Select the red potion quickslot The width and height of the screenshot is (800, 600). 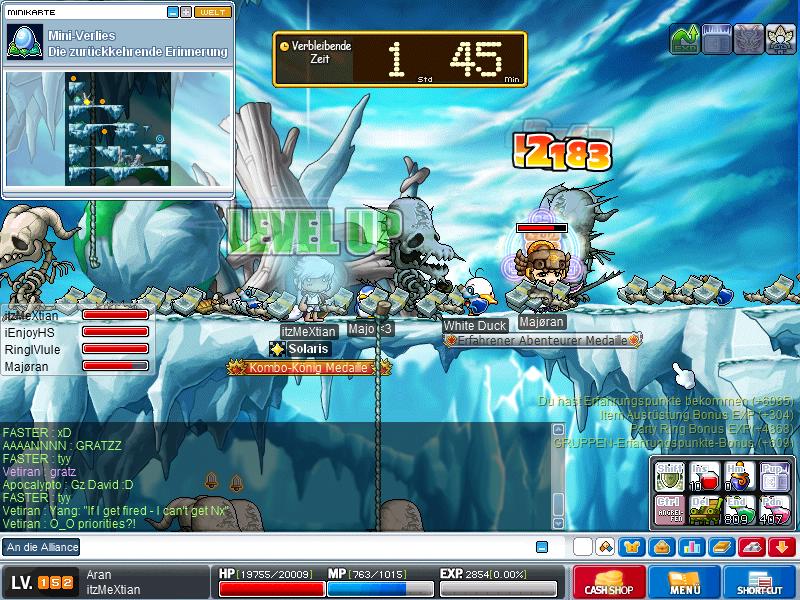click(704, 475)
